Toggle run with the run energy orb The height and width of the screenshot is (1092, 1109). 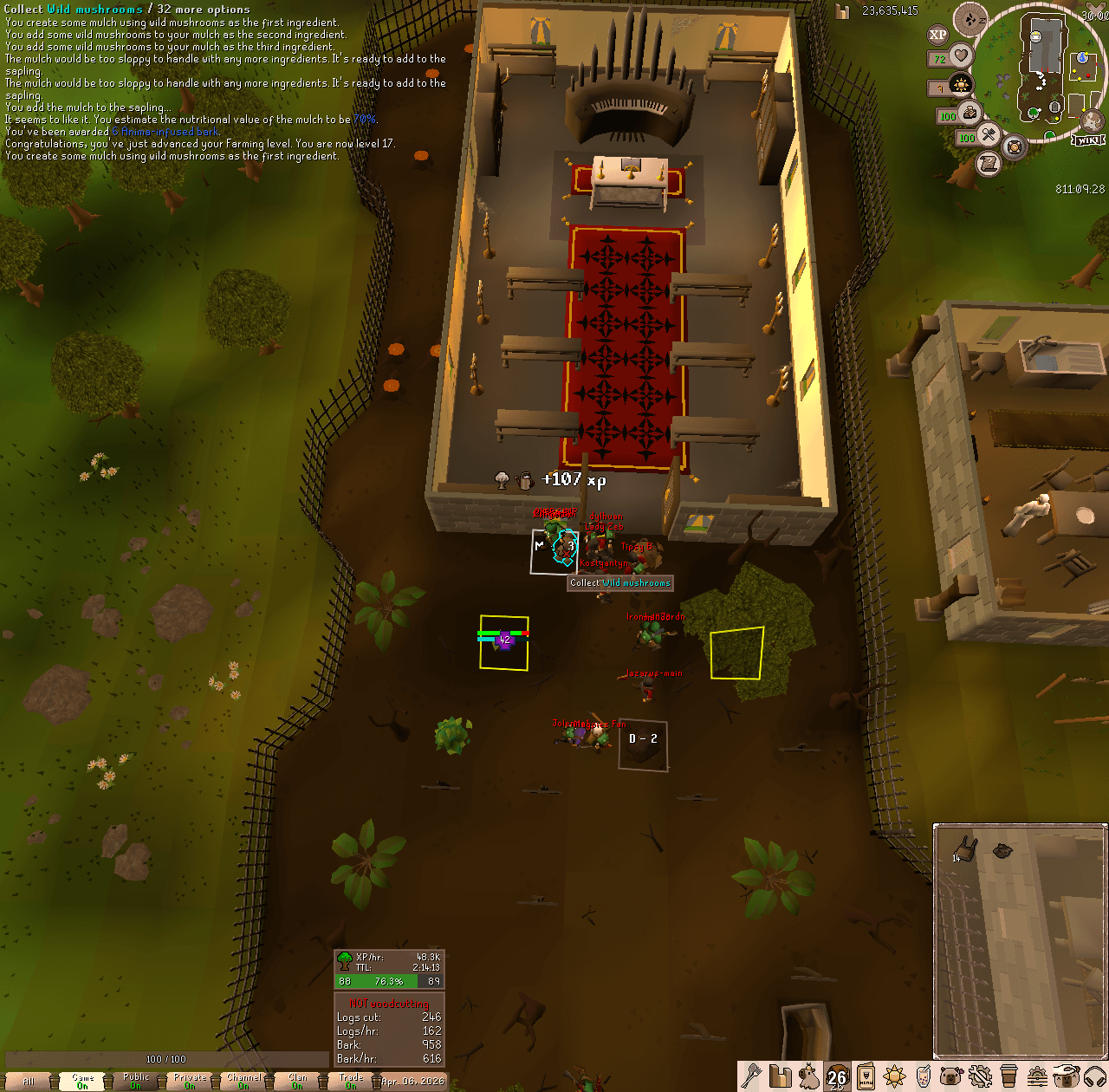[970, 113]
